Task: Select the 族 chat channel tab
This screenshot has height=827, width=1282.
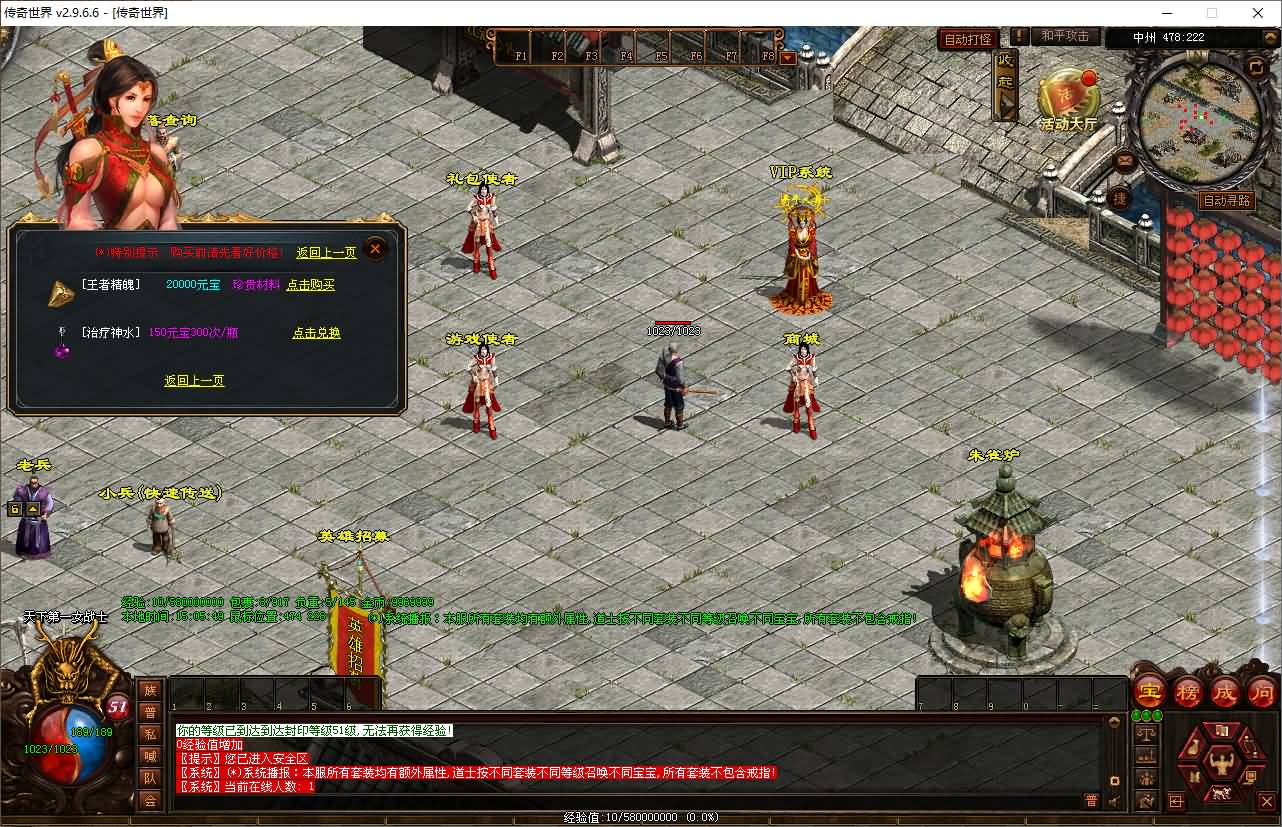Action: pyautogui.click(x=150, y=690)
